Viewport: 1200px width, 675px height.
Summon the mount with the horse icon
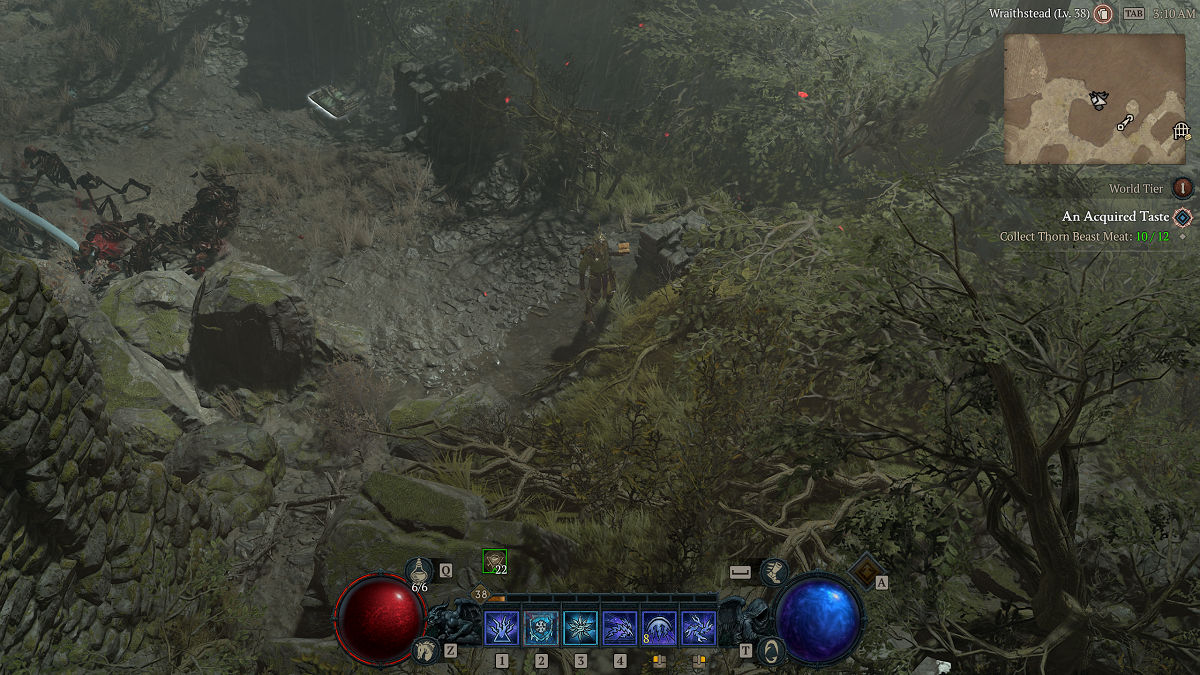pyautogui.click(x=427, y=650)
